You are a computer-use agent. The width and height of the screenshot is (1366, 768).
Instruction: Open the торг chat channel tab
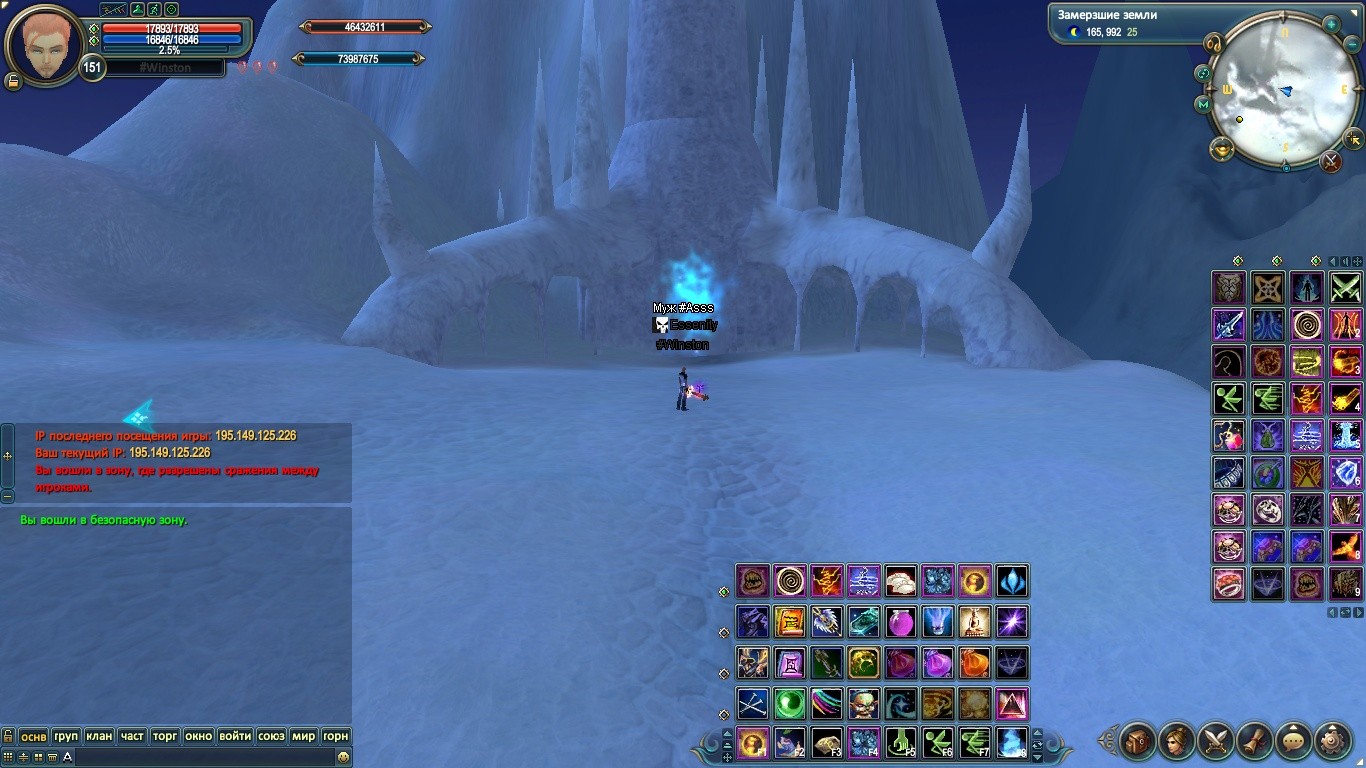coord(165,736)
